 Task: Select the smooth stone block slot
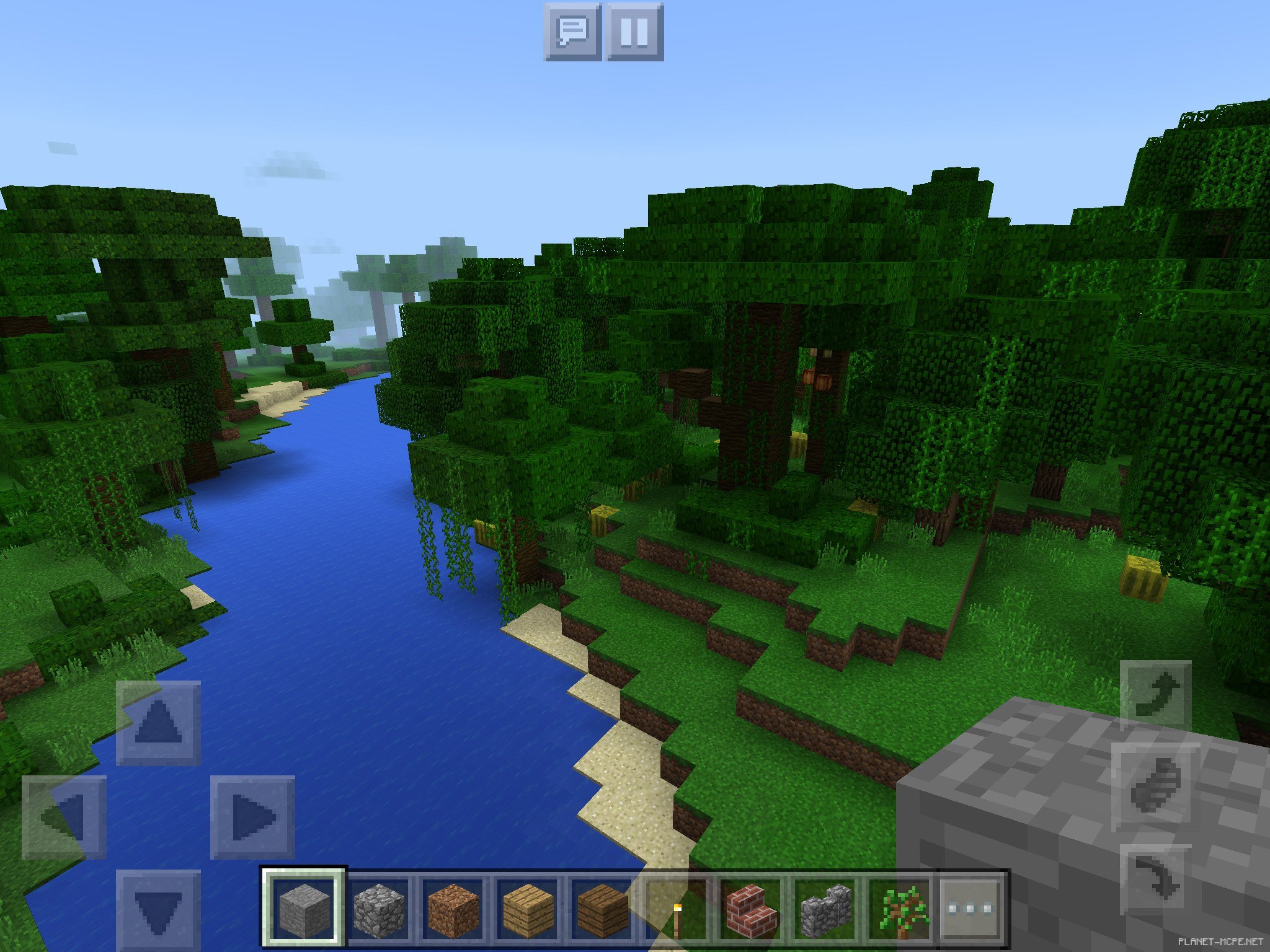click(x=304, y=909)
